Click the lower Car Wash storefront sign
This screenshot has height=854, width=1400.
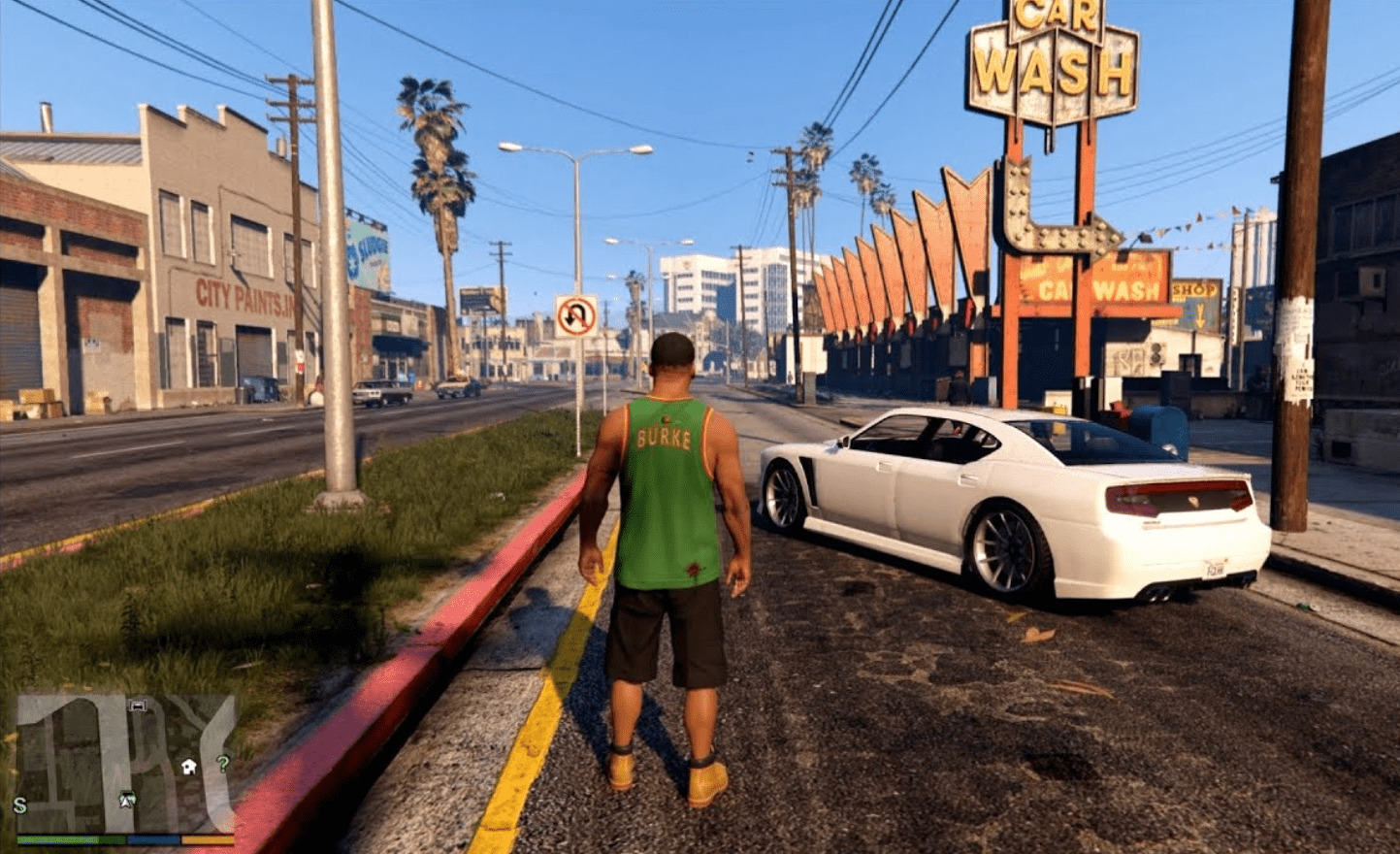(1089, 286)
